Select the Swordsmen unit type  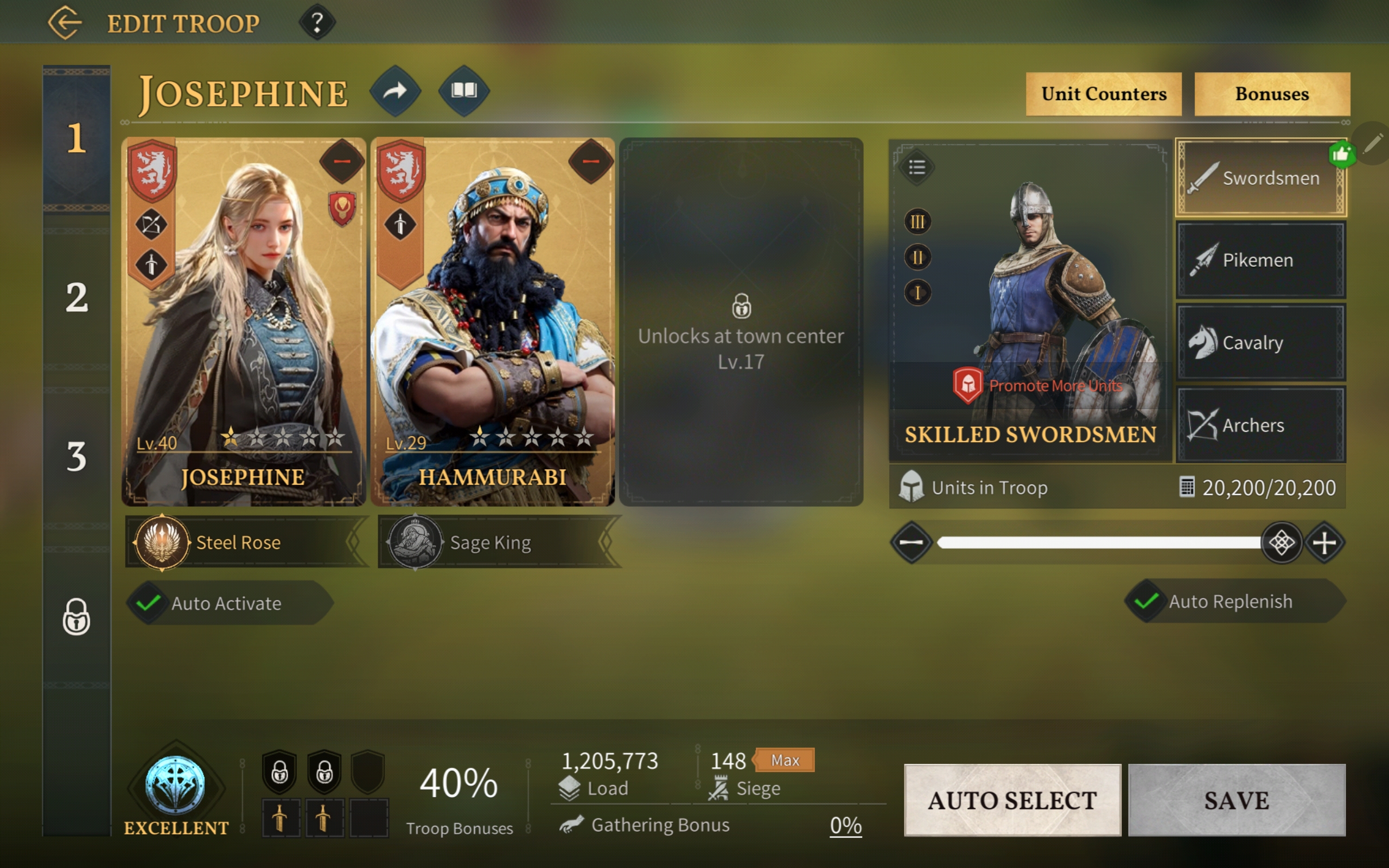(1260, 178)
